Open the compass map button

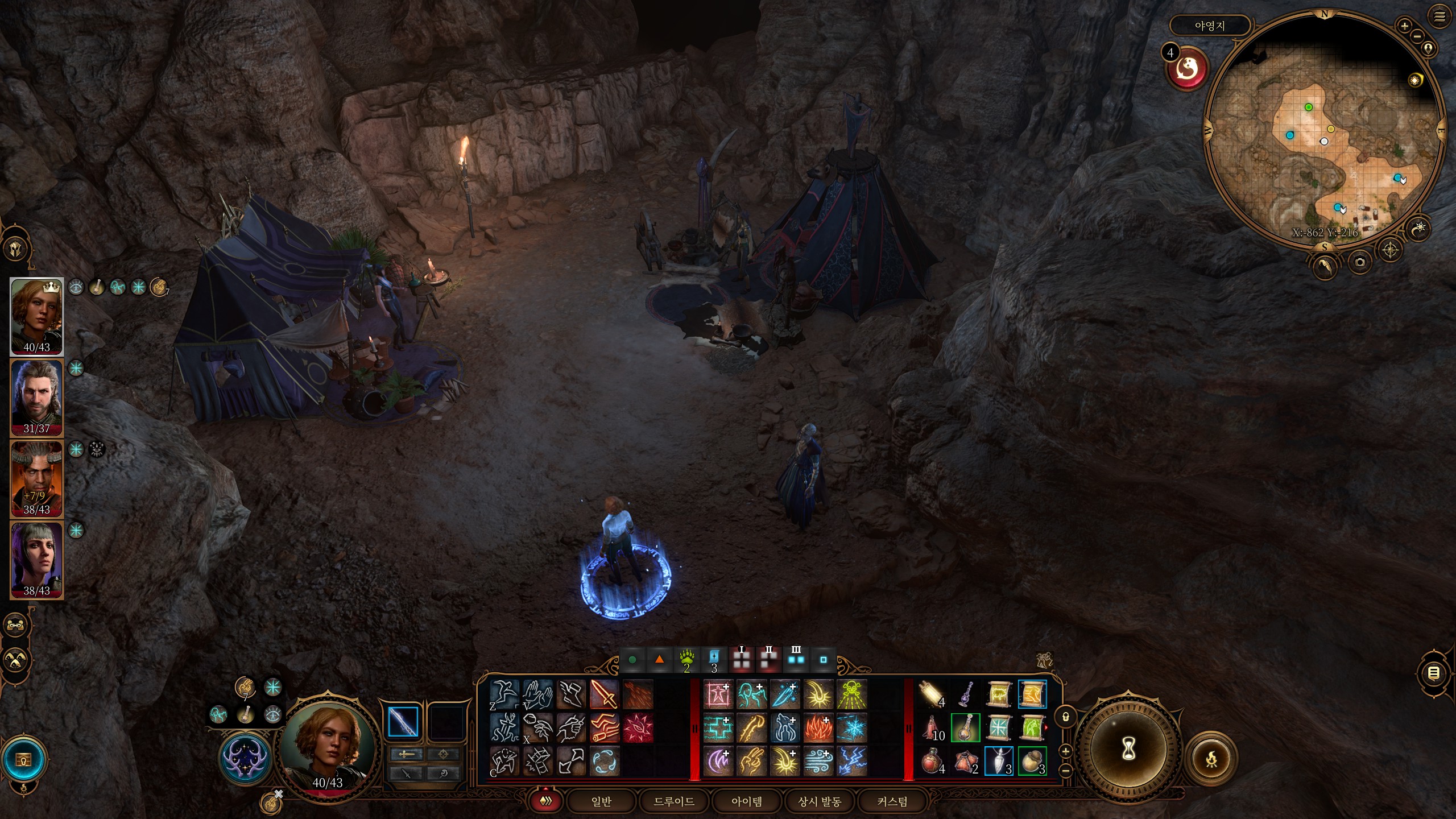coord(1391,250)
